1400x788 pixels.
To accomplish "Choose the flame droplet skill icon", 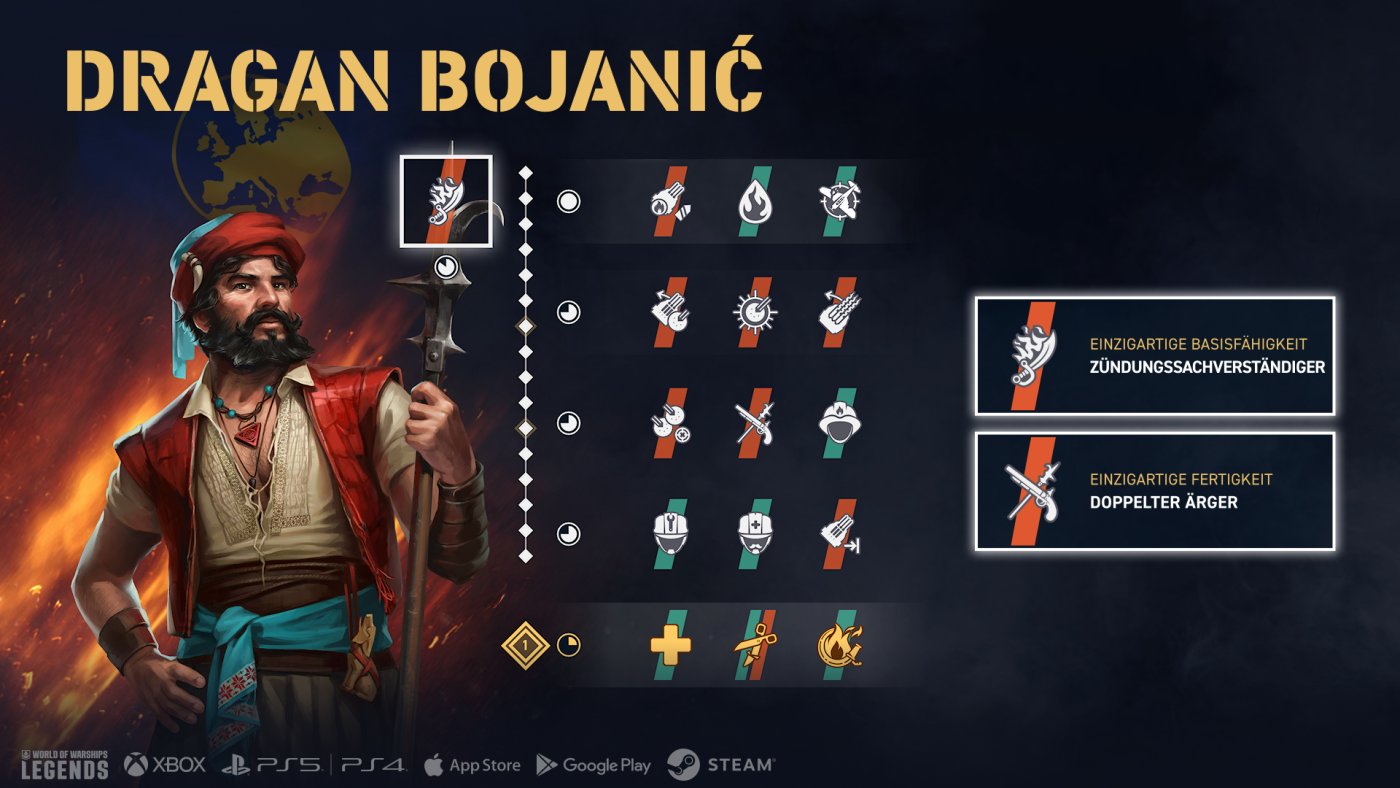I will coord(755,202).
